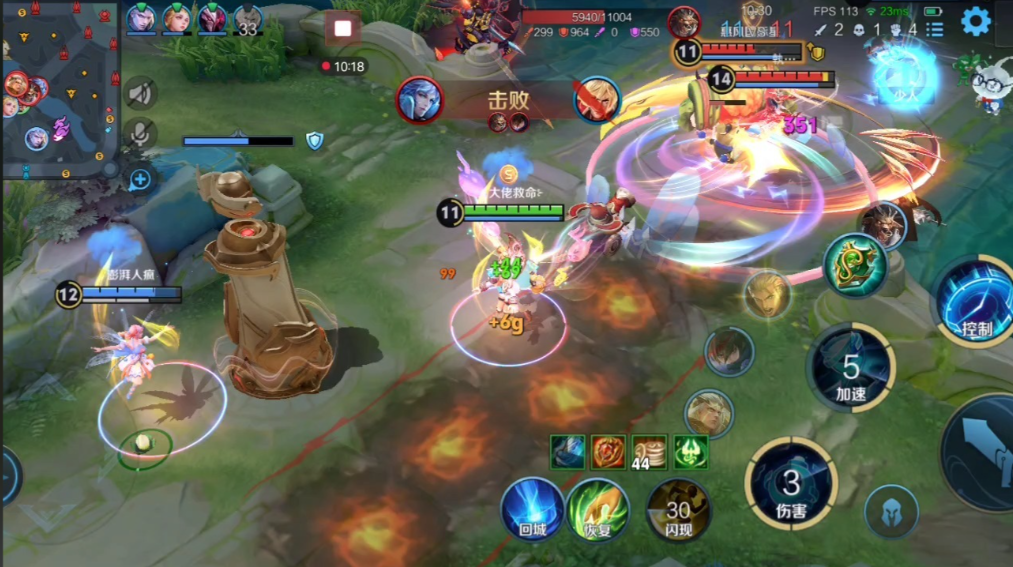Image resolution: width=1013 pixels, height=567 pixels.
Task: Activate the green serpent item skill
Action: [x=856, y=265]
